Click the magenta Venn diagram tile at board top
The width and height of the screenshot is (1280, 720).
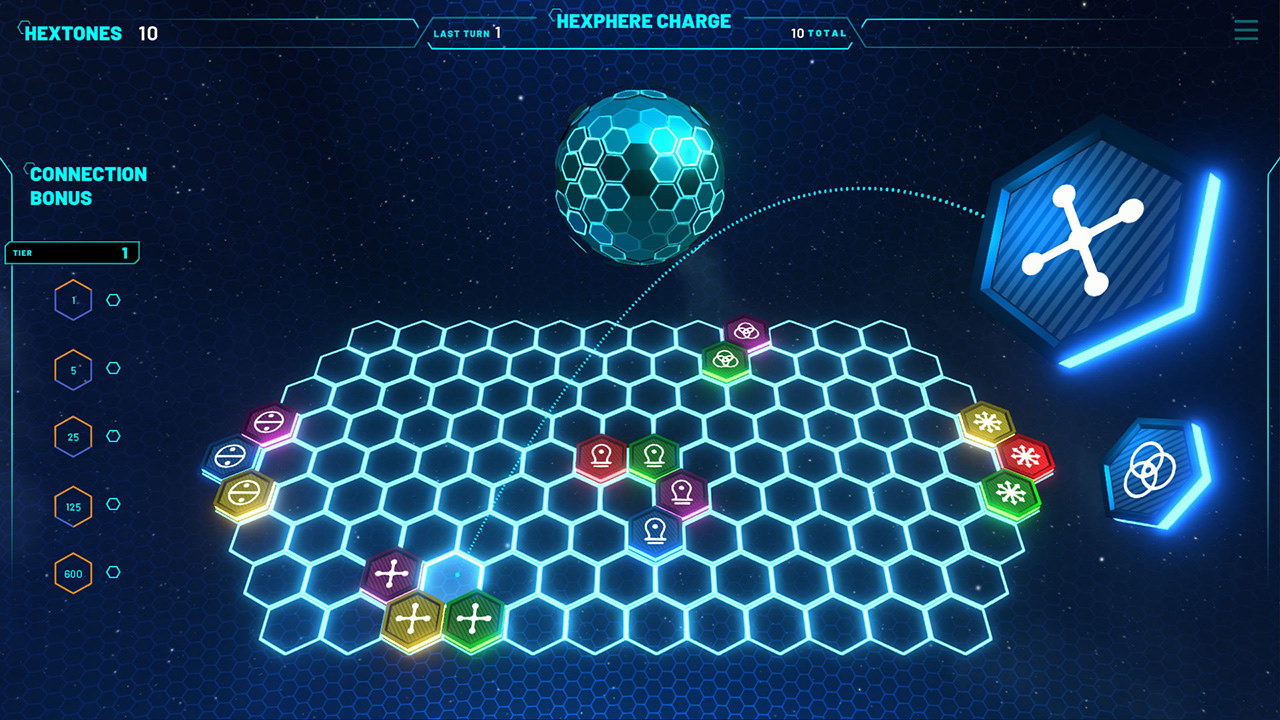745,330
